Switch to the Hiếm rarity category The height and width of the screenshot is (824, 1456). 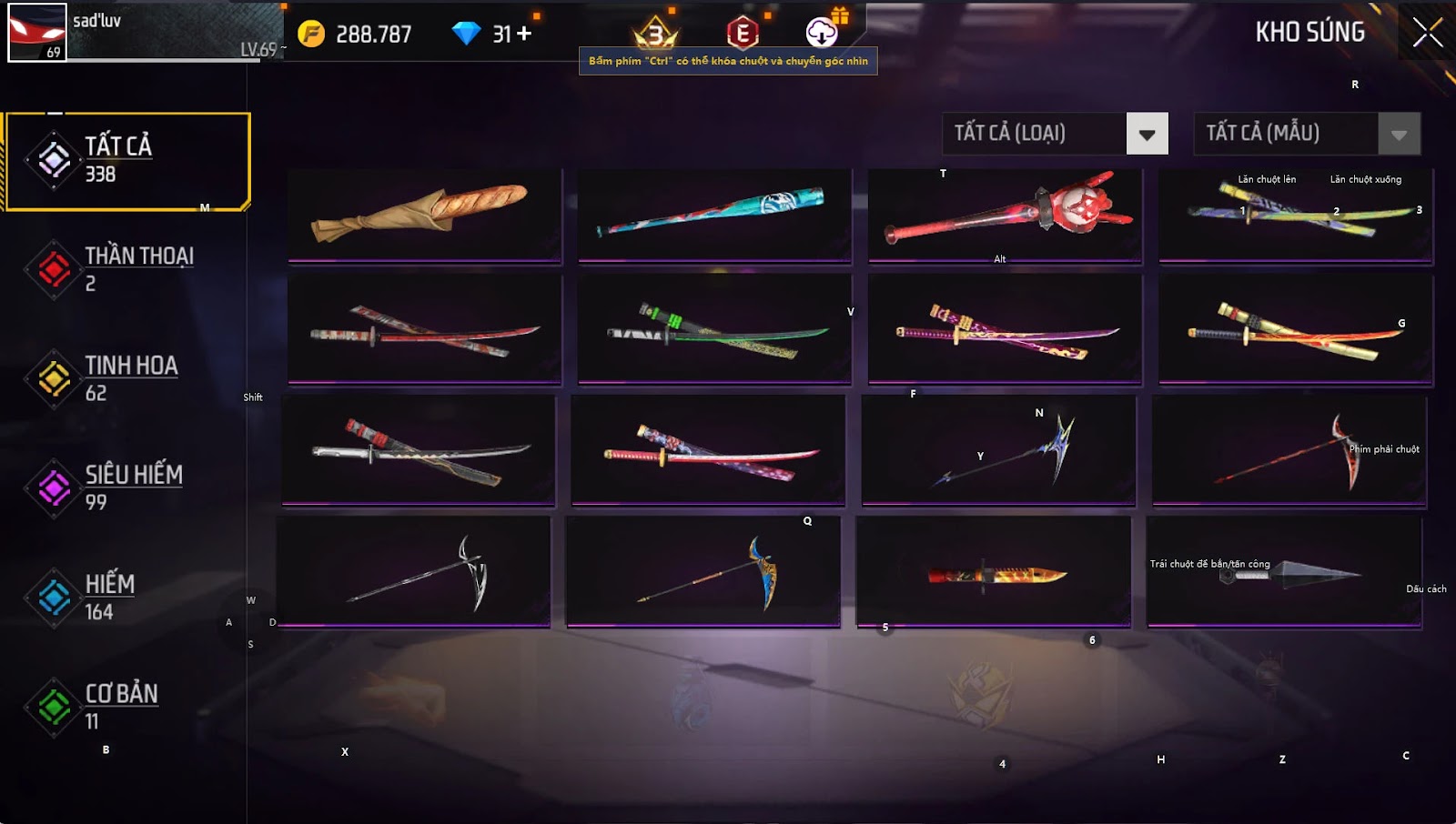click(127, 598)
